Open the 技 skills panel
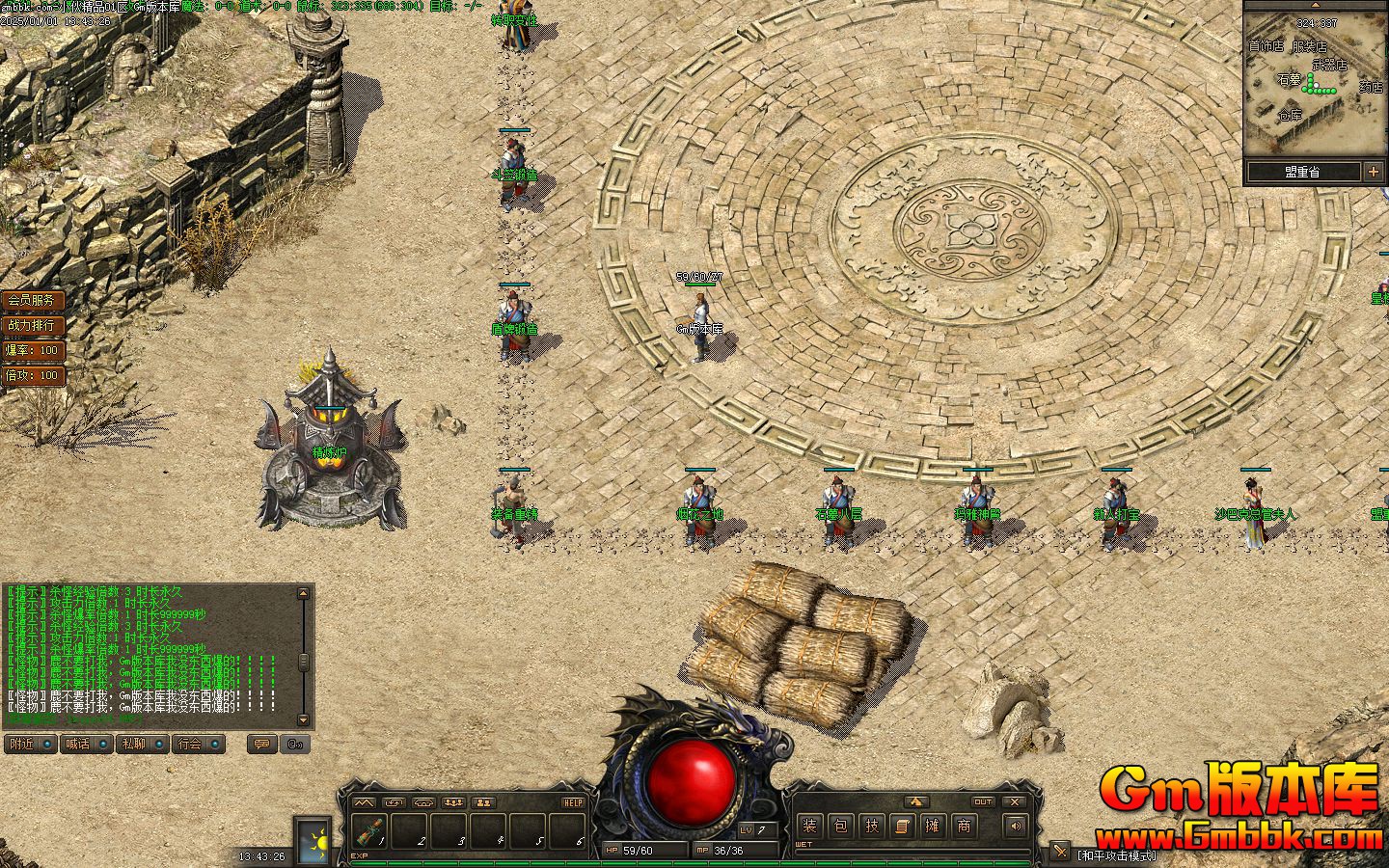The image size is (1389, 868). click(872, 826)
